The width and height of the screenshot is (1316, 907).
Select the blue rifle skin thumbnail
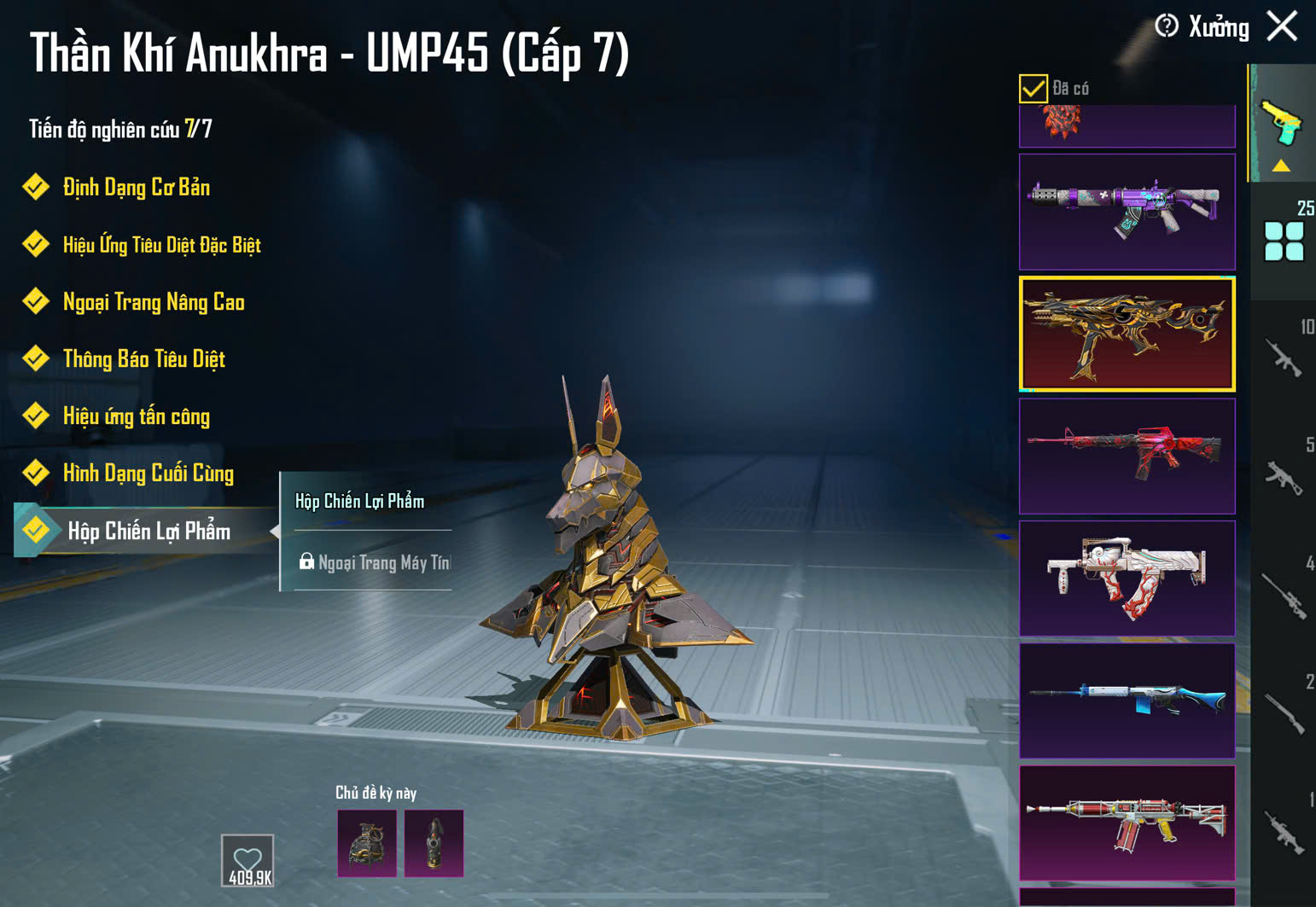tap(1127, 700)
